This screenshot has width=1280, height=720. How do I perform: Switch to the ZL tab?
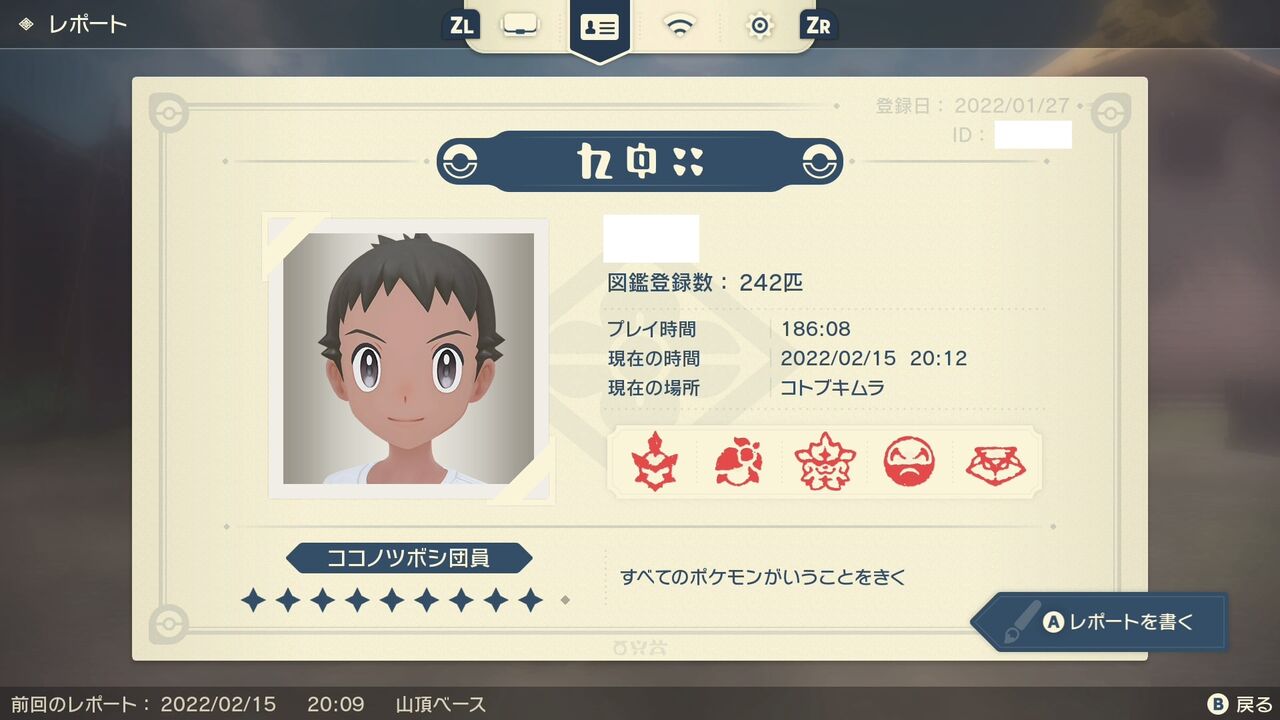(x=460, y=26)
